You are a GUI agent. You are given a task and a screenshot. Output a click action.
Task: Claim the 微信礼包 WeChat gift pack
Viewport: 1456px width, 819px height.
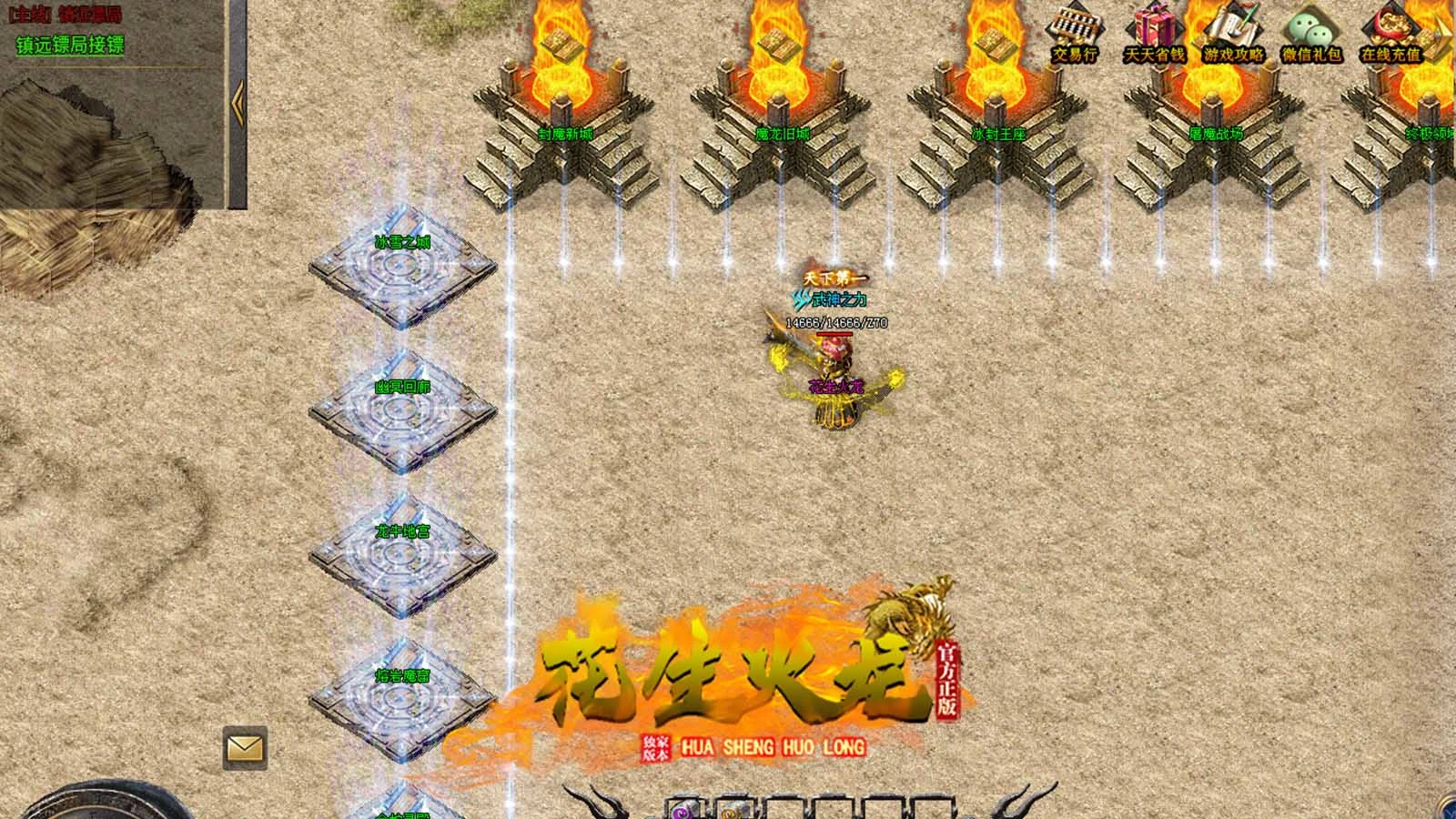pyautogui.click(x=1311, y=32)
